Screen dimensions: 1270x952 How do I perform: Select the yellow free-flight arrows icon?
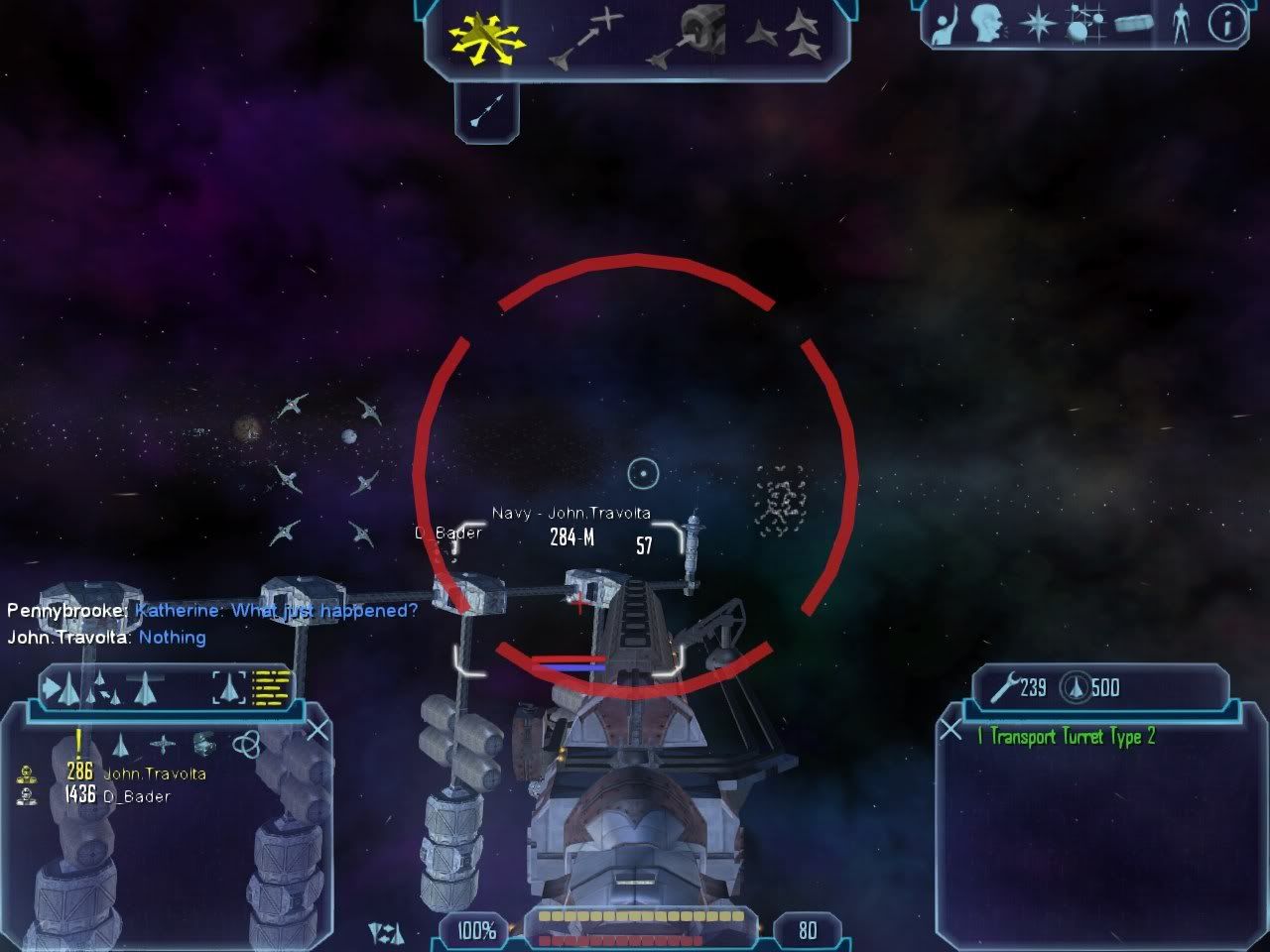485,38
